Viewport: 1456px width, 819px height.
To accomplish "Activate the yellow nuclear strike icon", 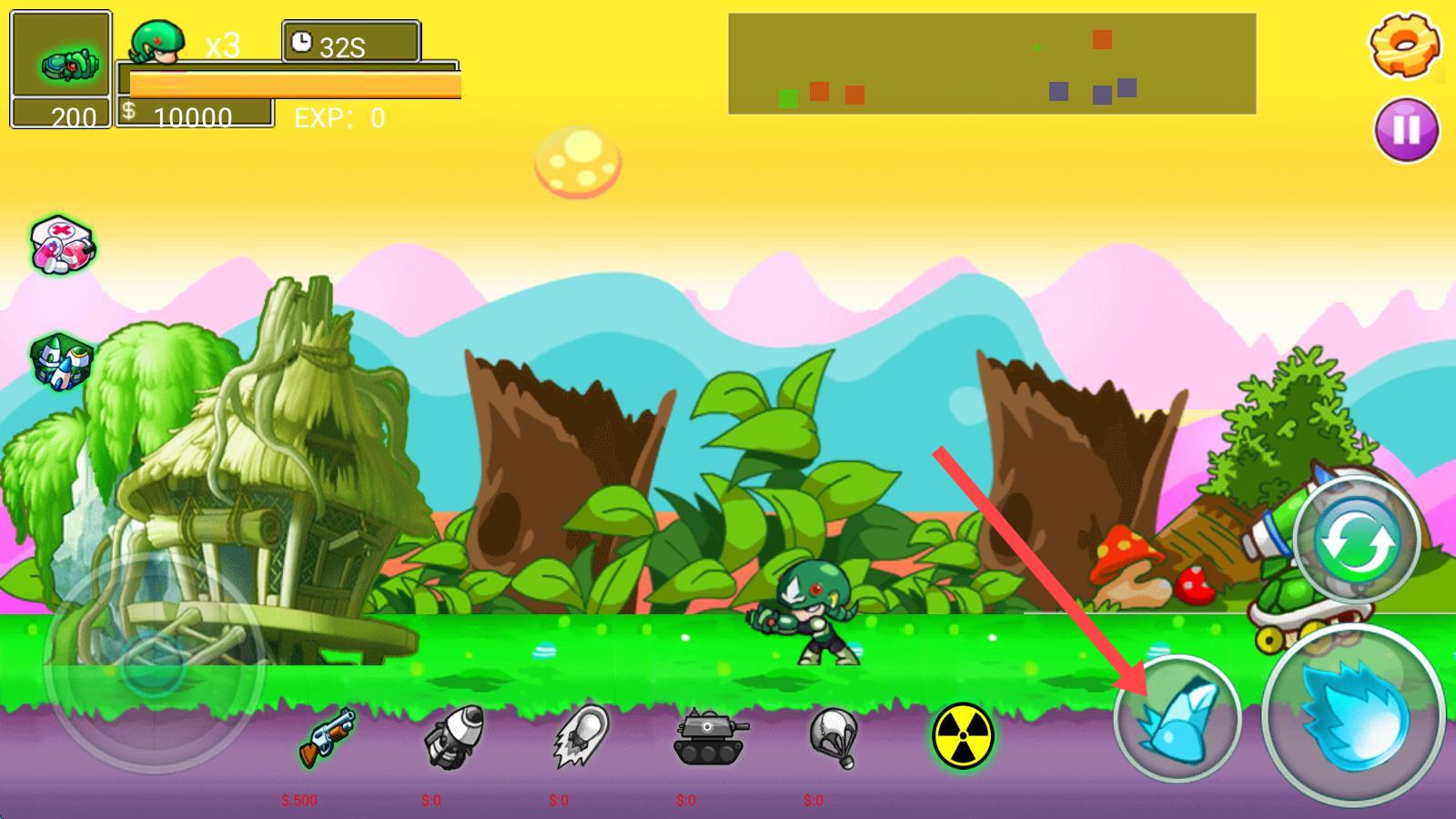I will [963, 736].
